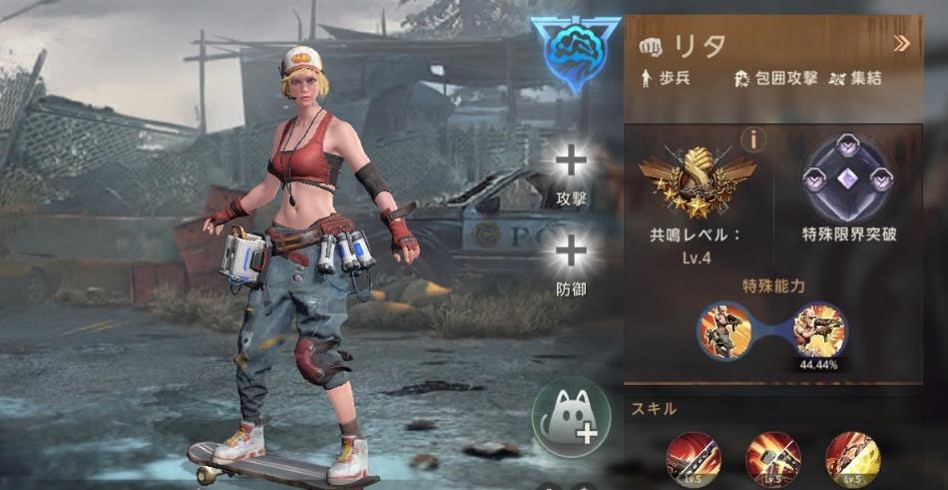Image resolution: width=948 pixels, height=490 pixels.
Task: Open the cat pet add button
Action: (x=571, y=417)
